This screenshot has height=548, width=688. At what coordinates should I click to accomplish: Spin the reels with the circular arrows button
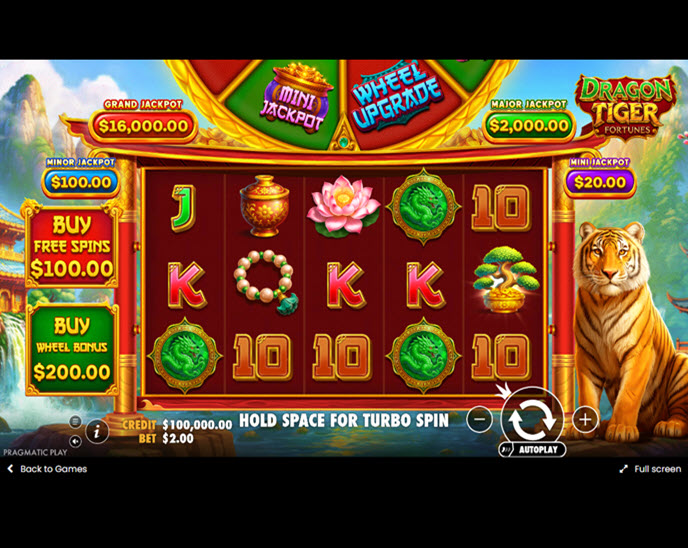click(x=532, y=419)
